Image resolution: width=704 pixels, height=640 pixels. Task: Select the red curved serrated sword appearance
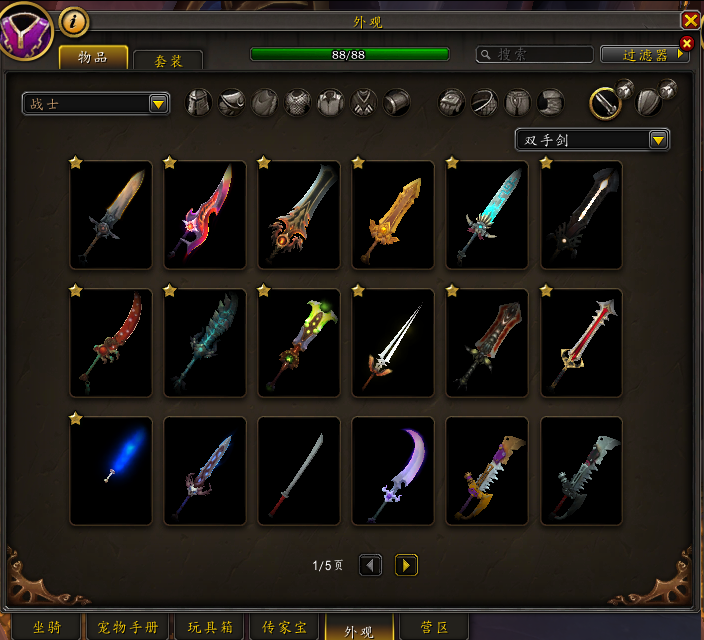pos(111,343)
